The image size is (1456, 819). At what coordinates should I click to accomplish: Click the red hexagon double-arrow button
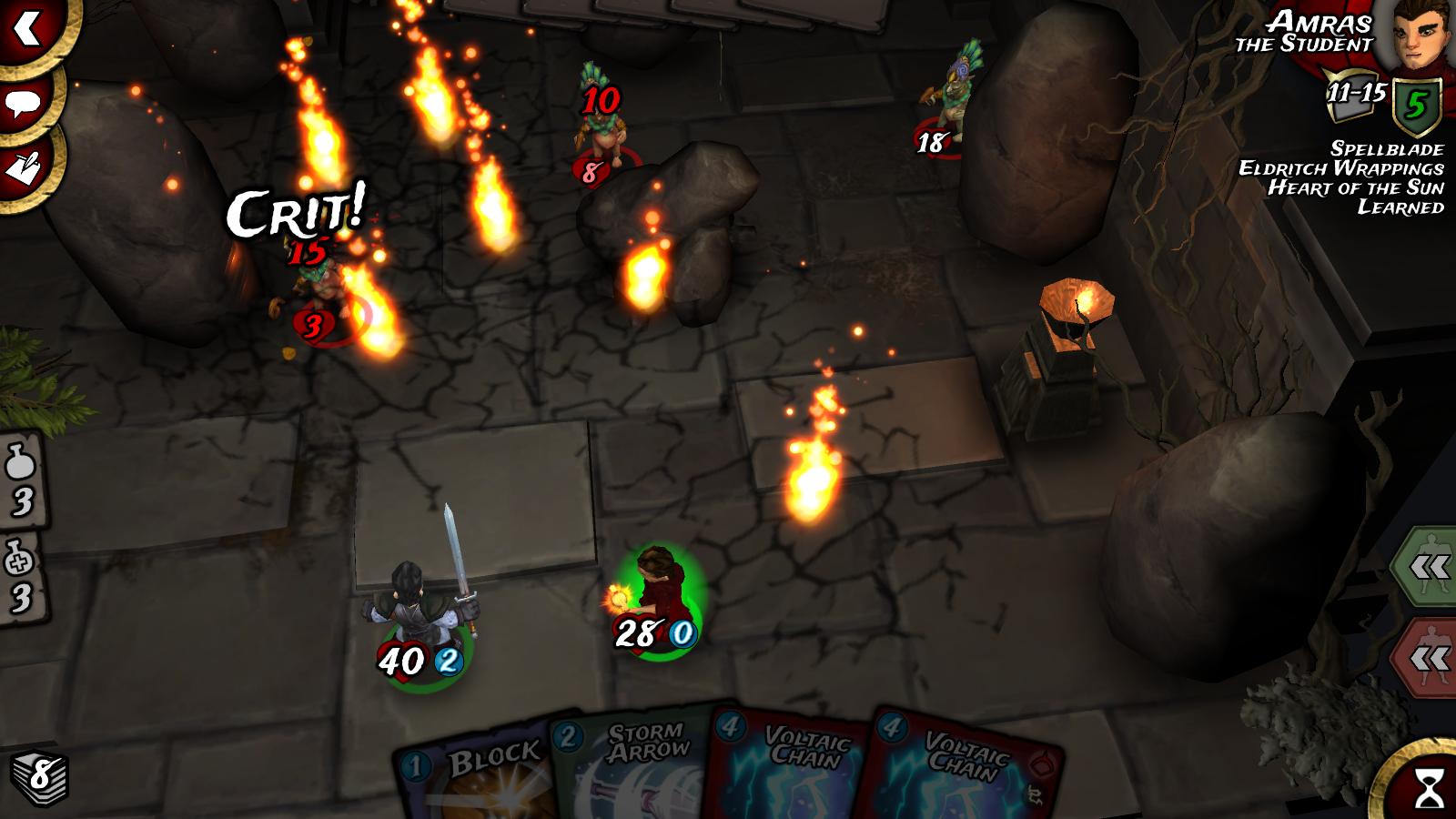1428,657
